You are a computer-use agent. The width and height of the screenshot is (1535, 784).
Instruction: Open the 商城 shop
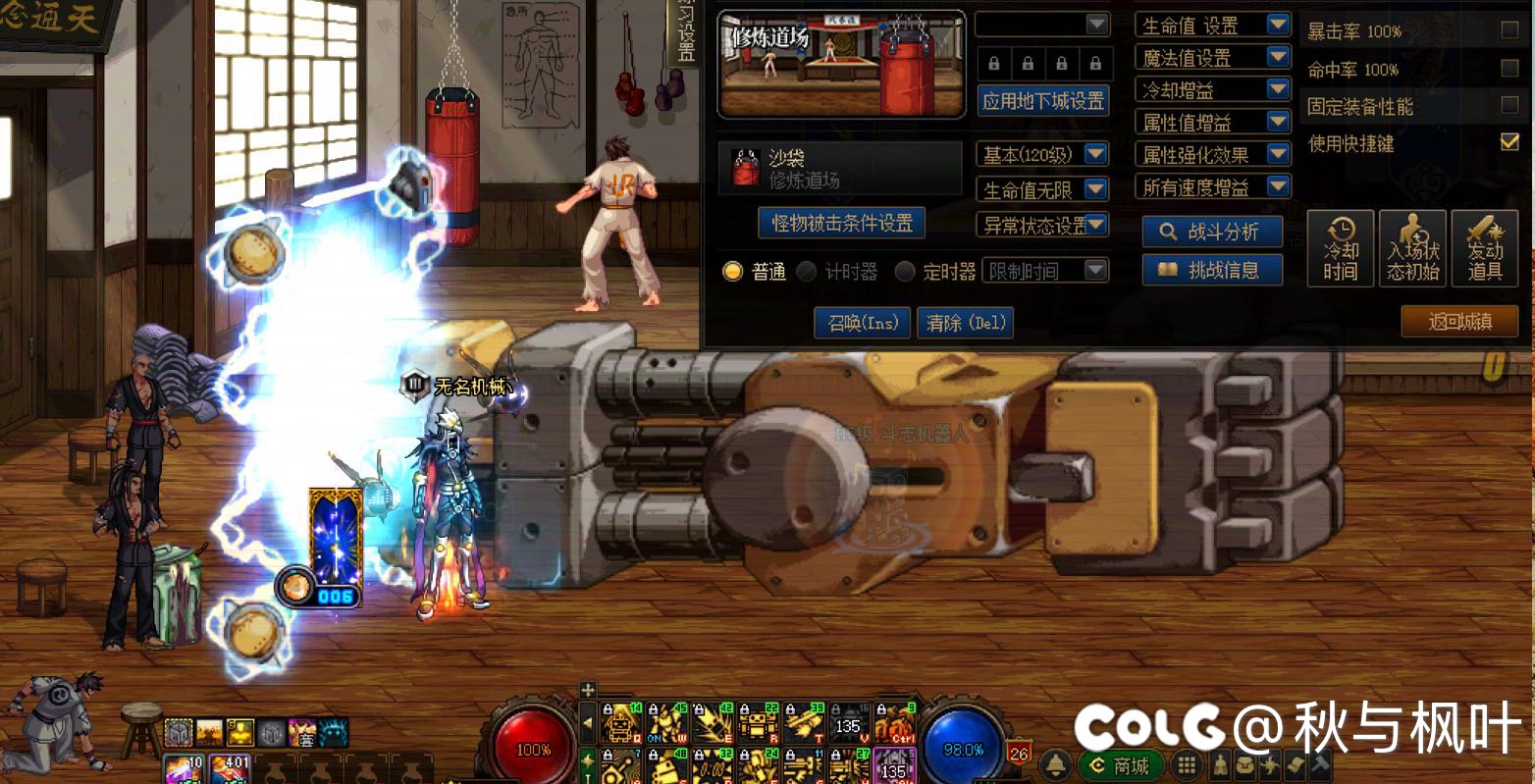click(x=1121, y=765)
